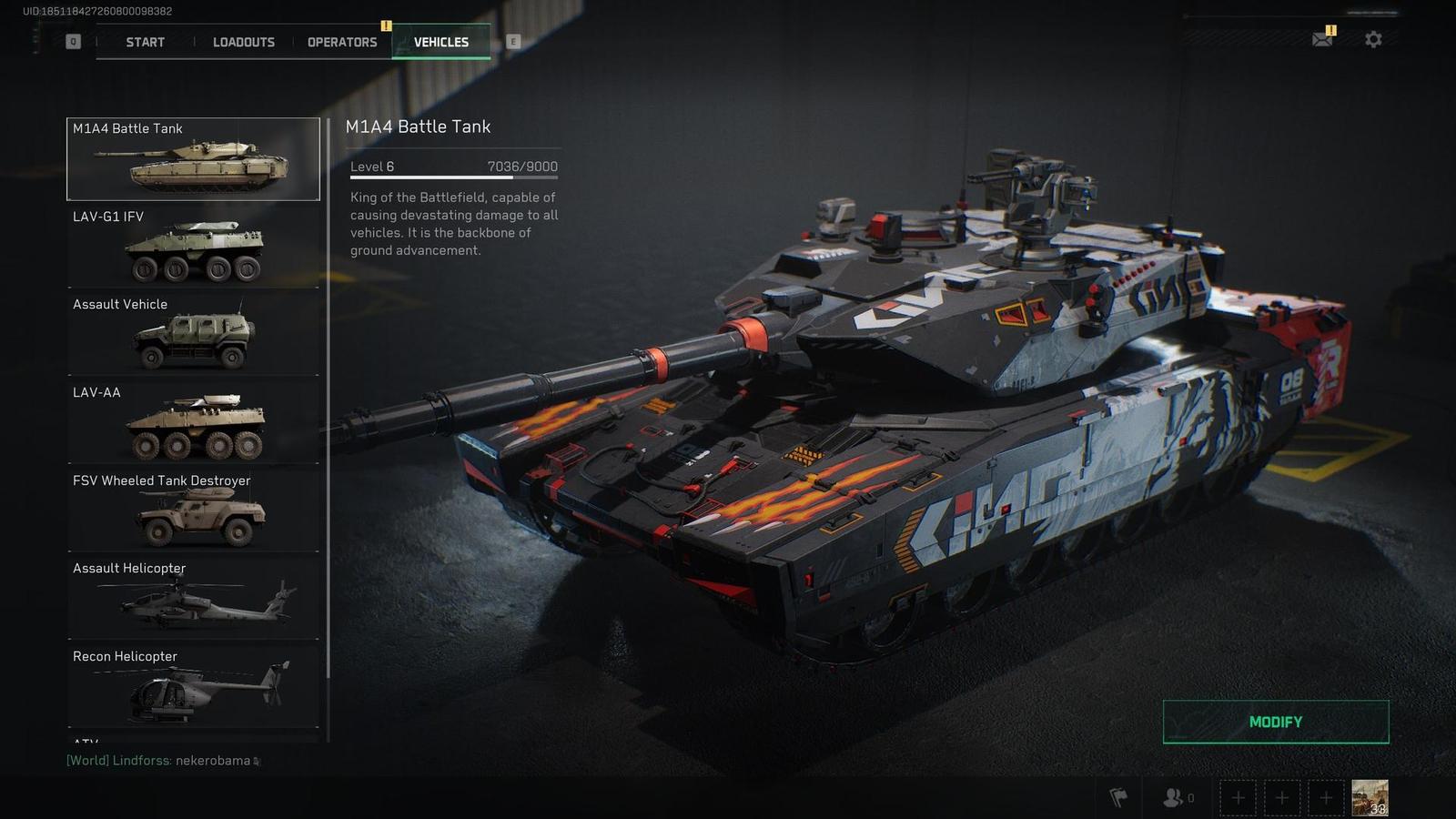
Task: Click the second empty party slot plus icon
Action: (x=1282, y=796)
